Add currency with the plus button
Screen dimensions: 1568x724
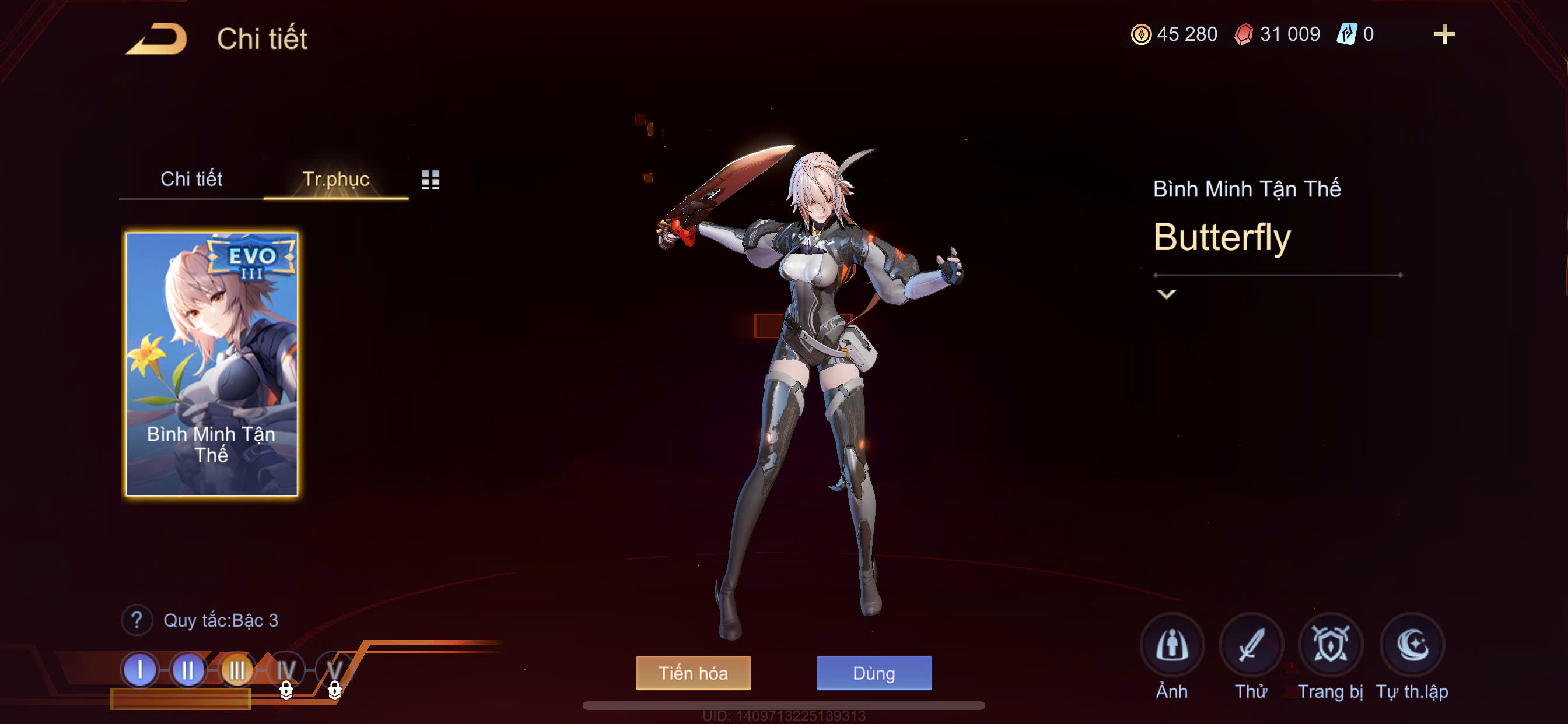[x=1444, y=34]
